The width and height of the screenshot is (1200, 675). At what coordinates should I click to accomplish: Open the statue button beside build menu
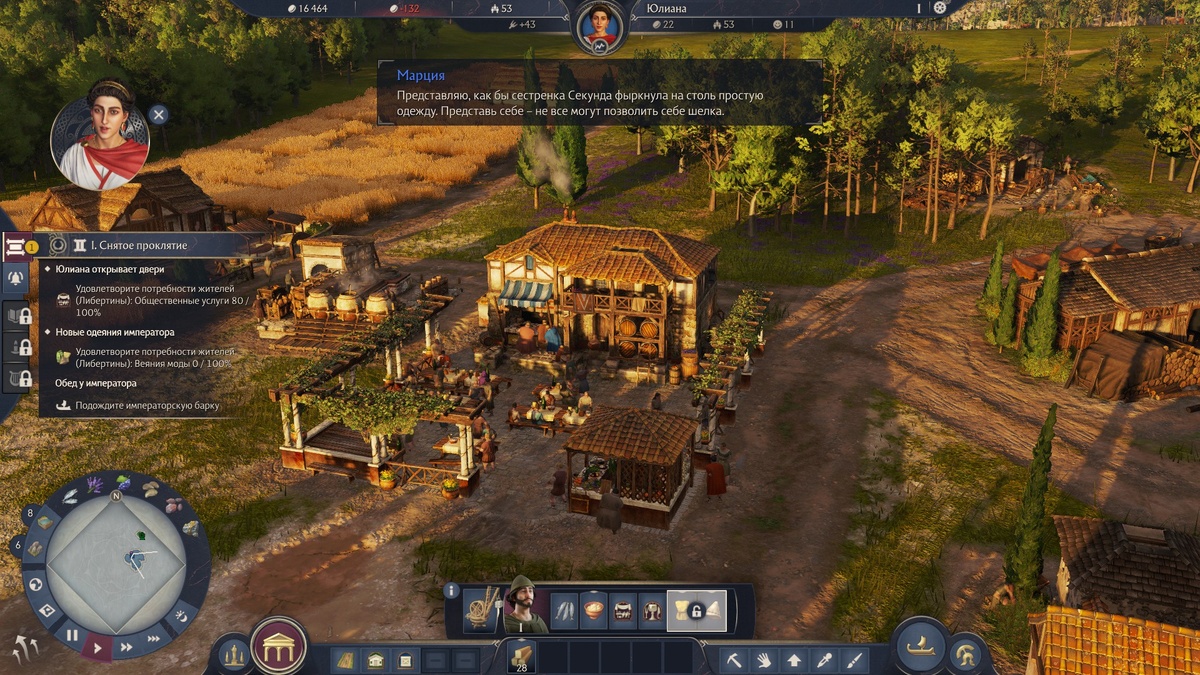(234, 655)
